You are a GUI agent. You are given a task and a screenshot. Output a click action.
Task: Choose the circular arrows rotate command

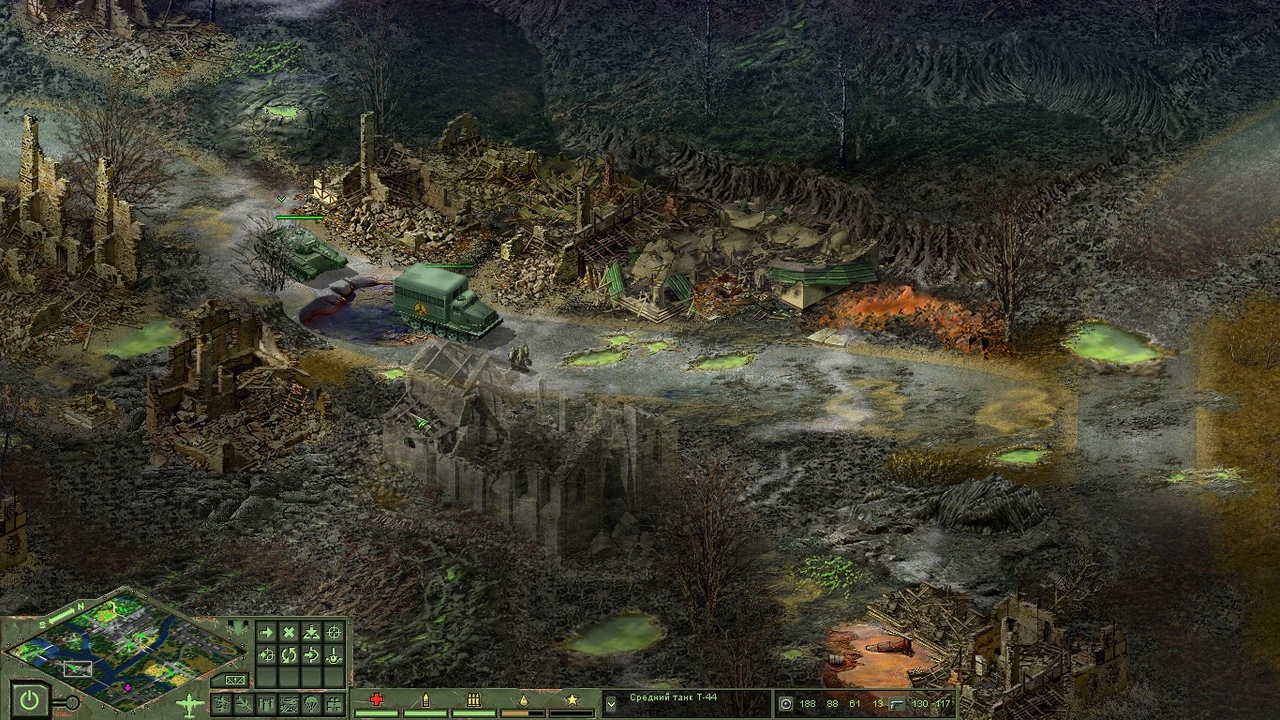pos(289,656)
